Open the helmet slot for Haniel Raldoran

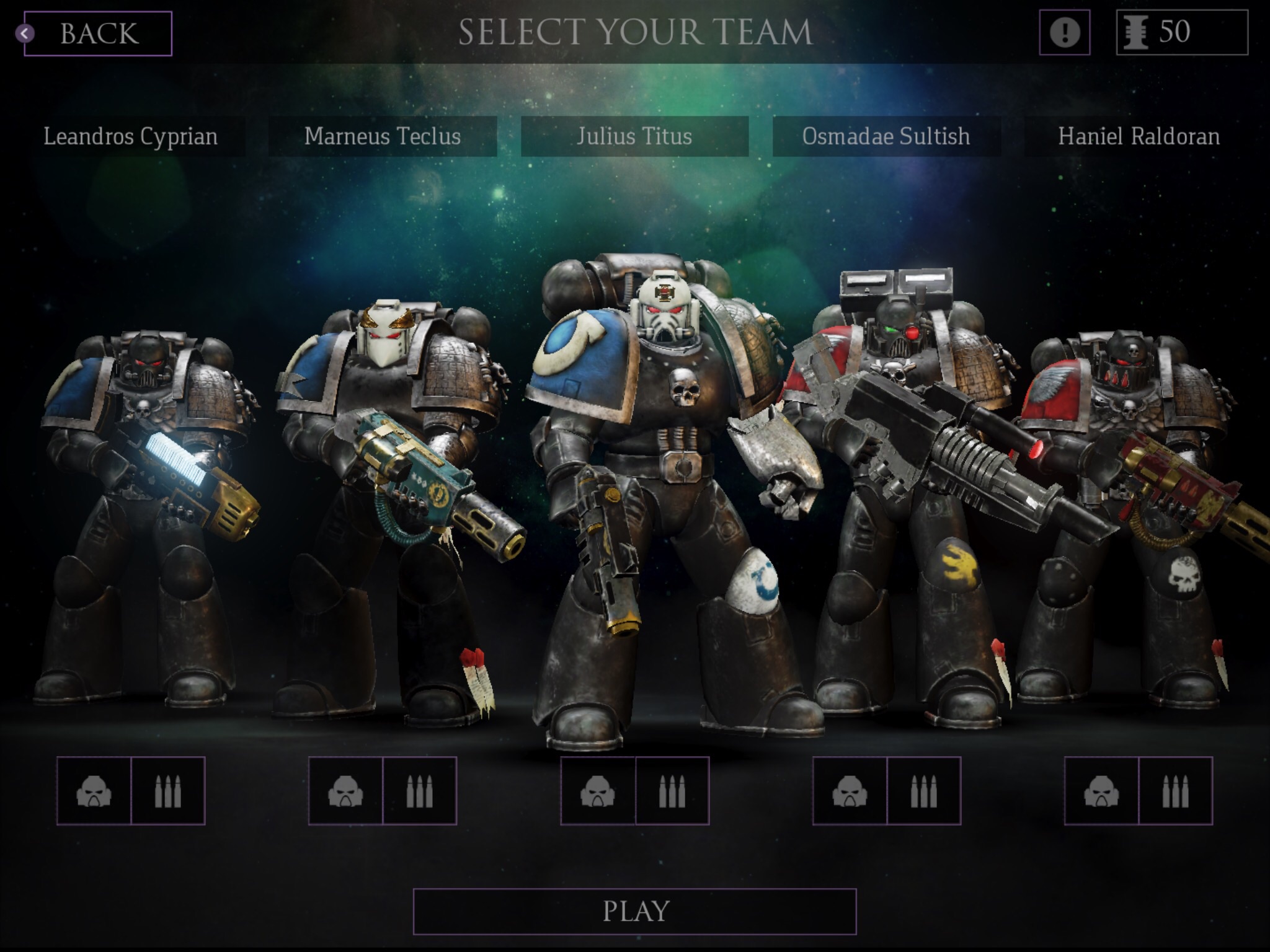coord(1102,791)
